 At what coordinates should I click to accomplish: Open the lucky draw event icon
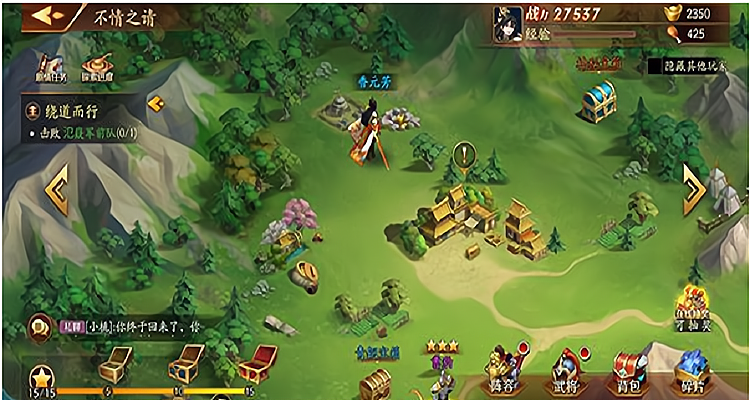click(x=694, y=304)
